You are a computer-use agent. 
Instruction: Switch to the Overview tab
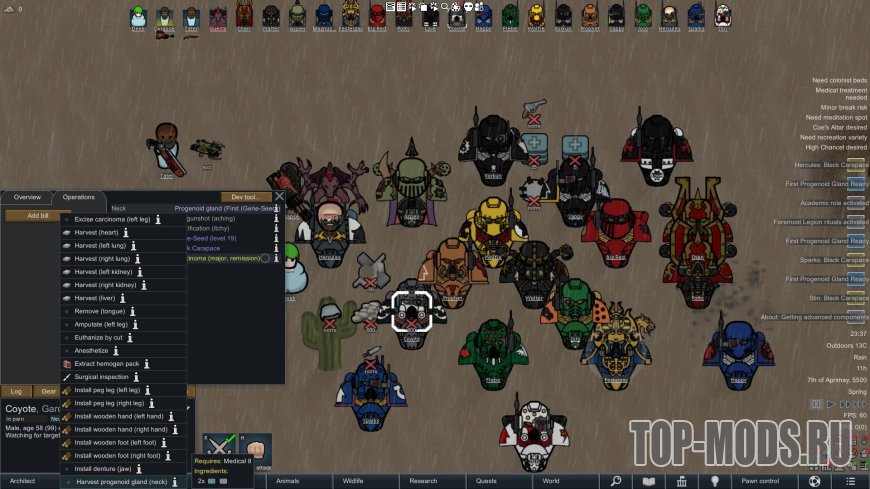tap(27, 197)
